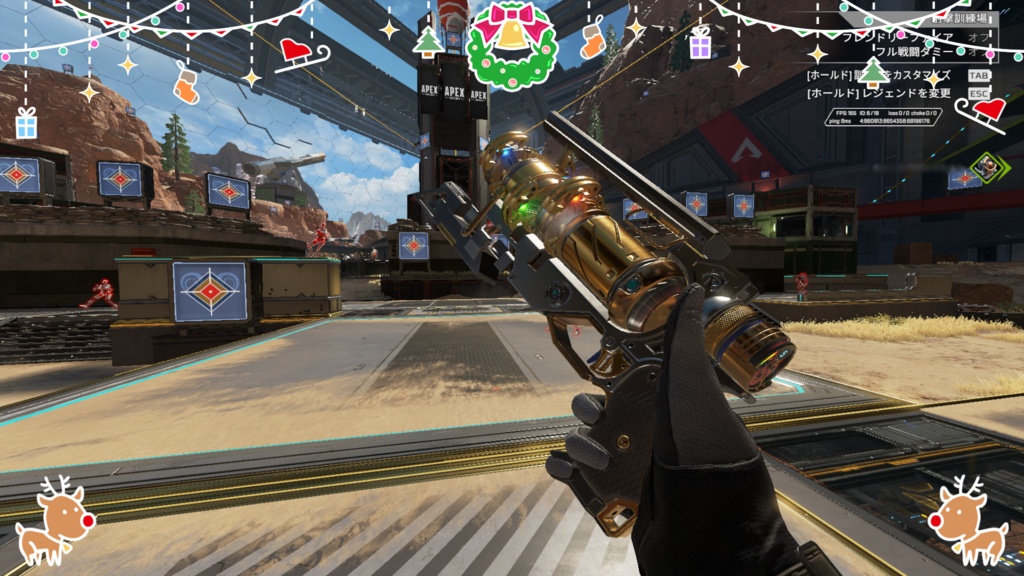This screenshot has width=1024, height=576.
Task: Click the green diamond legend marker icon
Action: point(987,167)
